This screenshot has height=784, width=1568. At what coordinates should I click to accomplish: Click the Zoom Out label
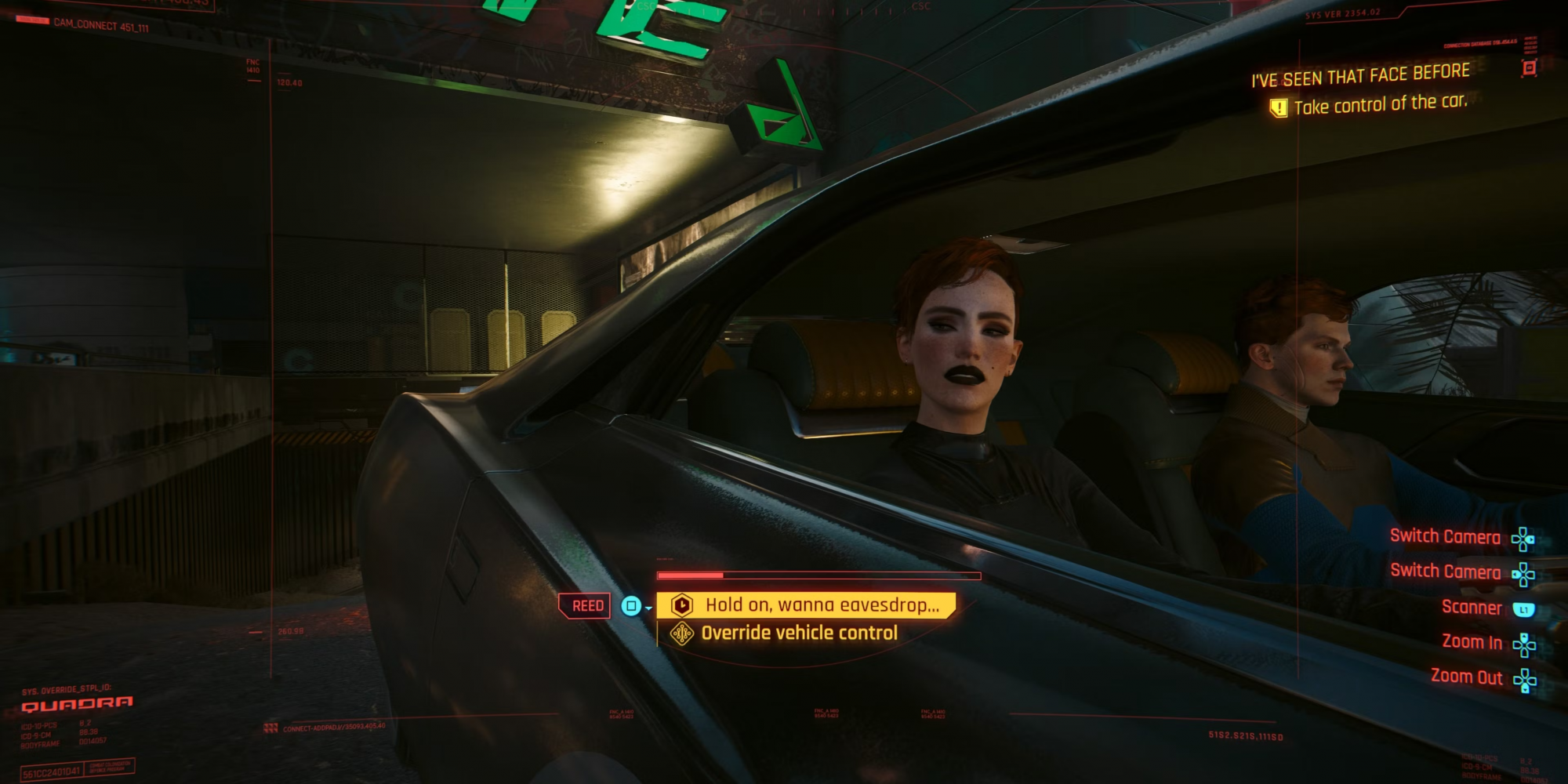1466,677
